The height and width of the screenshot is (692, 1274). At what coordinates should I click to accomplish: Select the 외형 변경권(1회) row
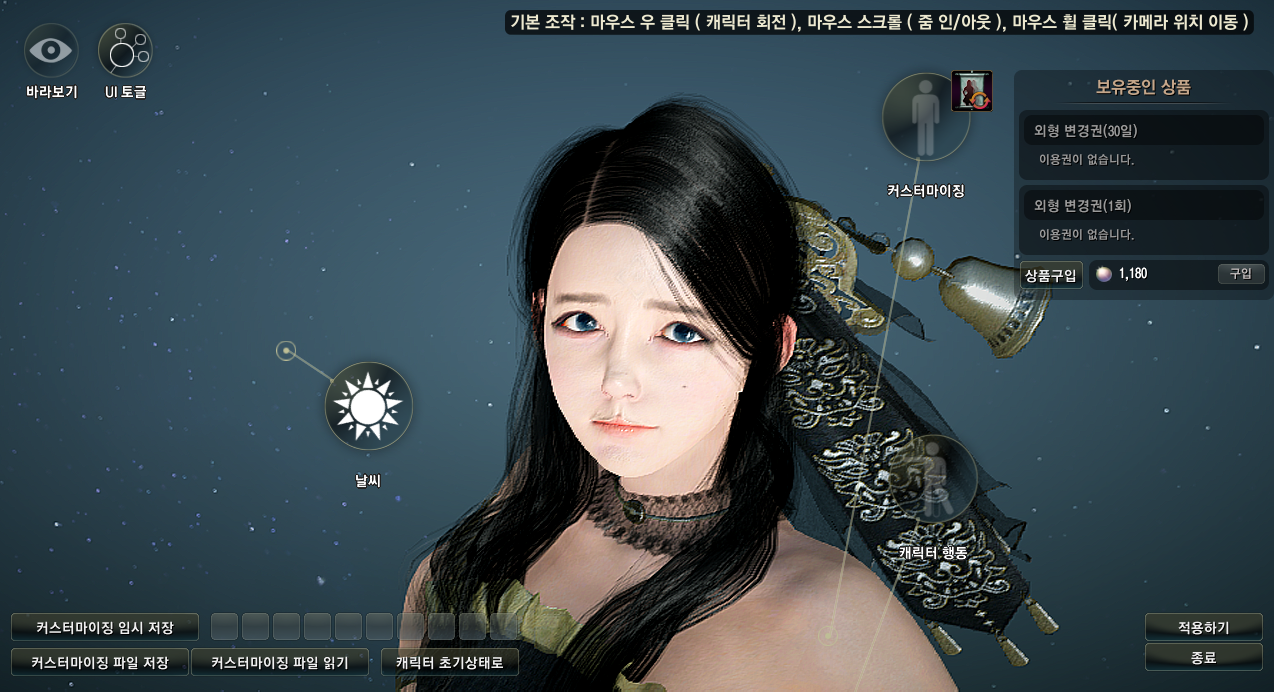(x=1142, y=205)
